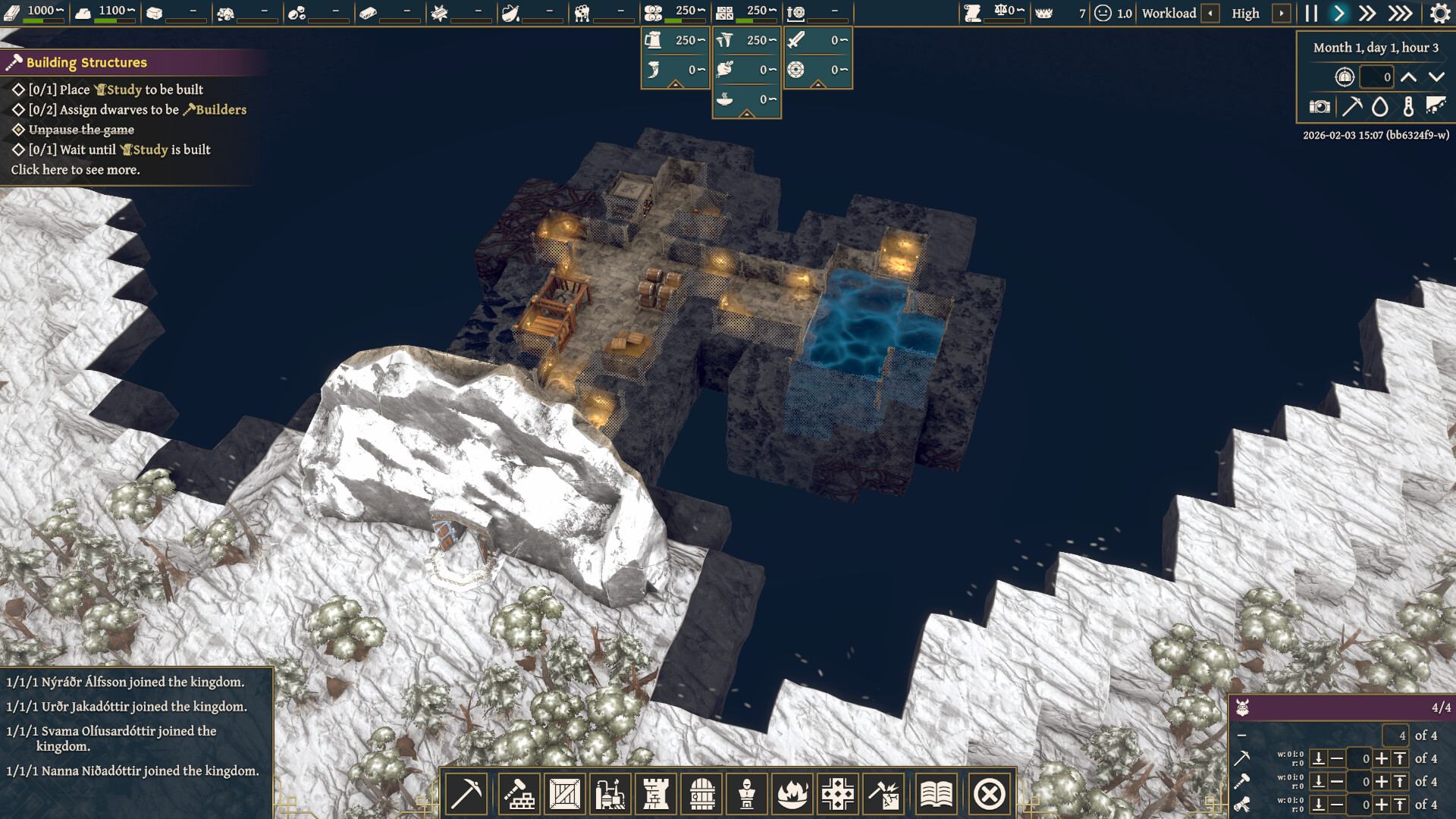Lower the view level with the down chevron
Image resolution: width=1456 pixels, height=819 pixels.
pyautogui.click(x=1435, y=77)
